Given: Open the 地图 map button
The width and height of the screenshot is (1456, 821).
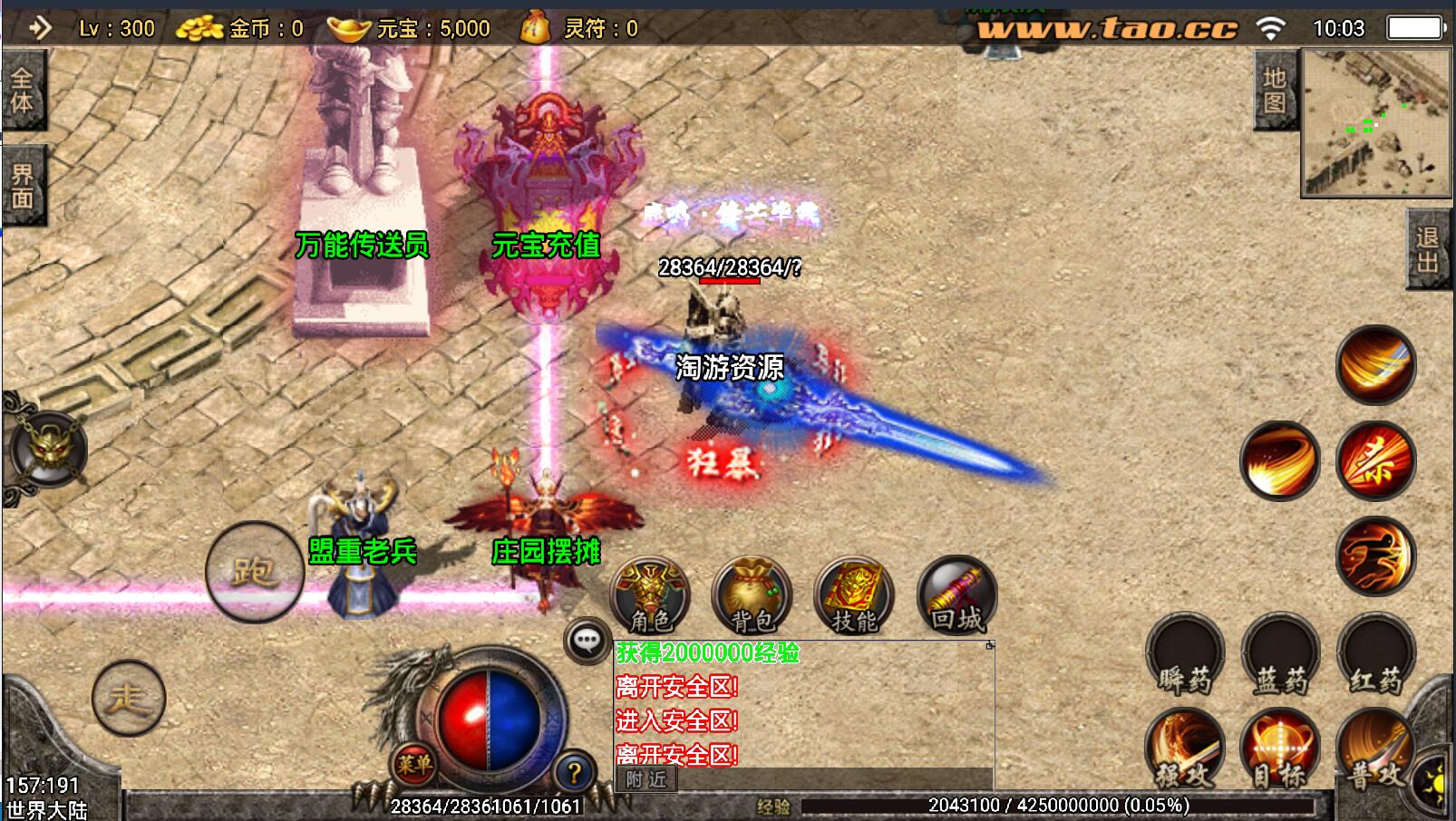Looking at the screenshot, I should click(x=1275, y=90).
